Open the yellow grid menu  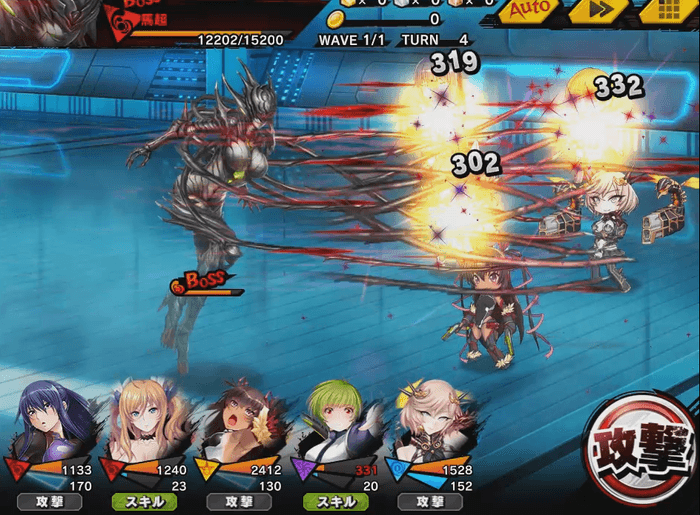pos(663,11)
